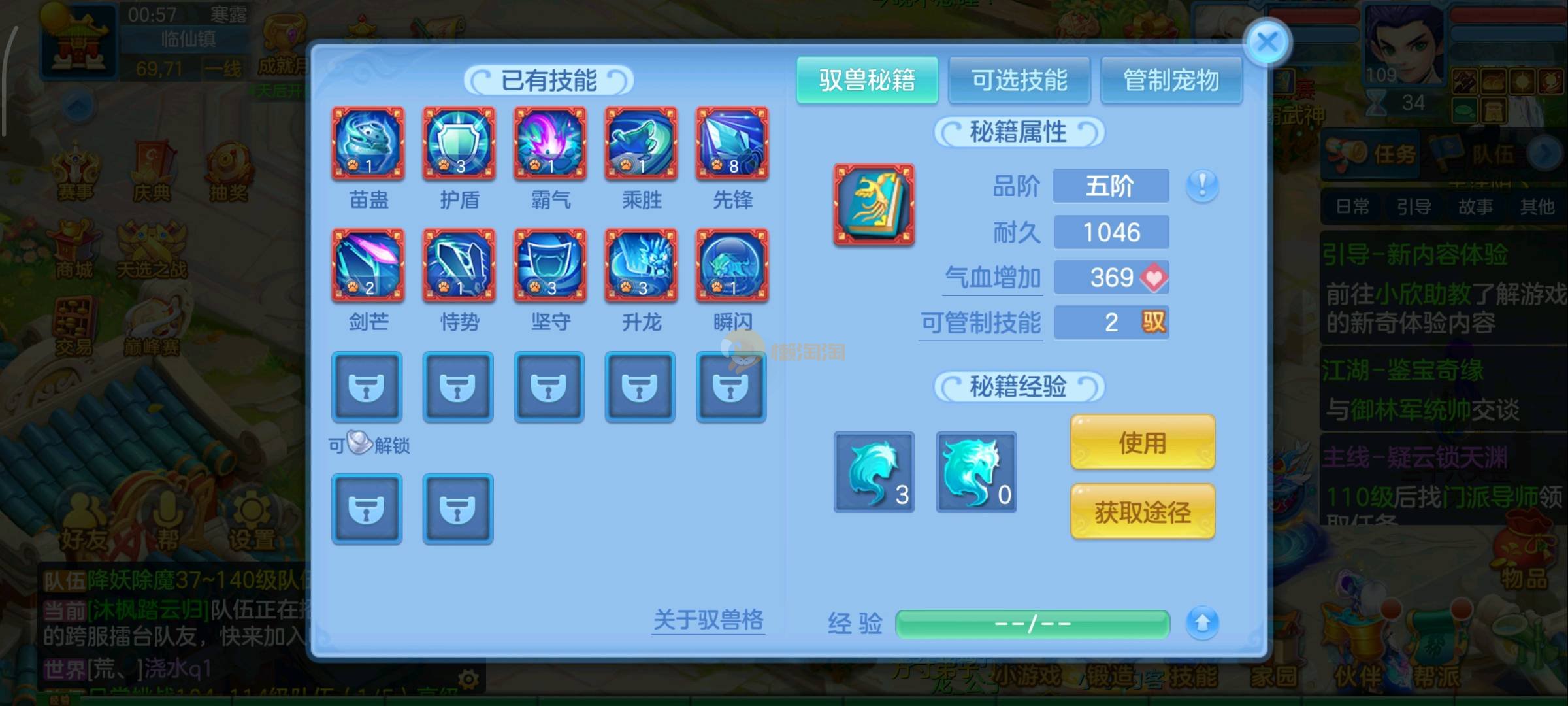Select the 剑芒 skill icon
Viewport: 1568px width, 706px height.
click(368, 265)
